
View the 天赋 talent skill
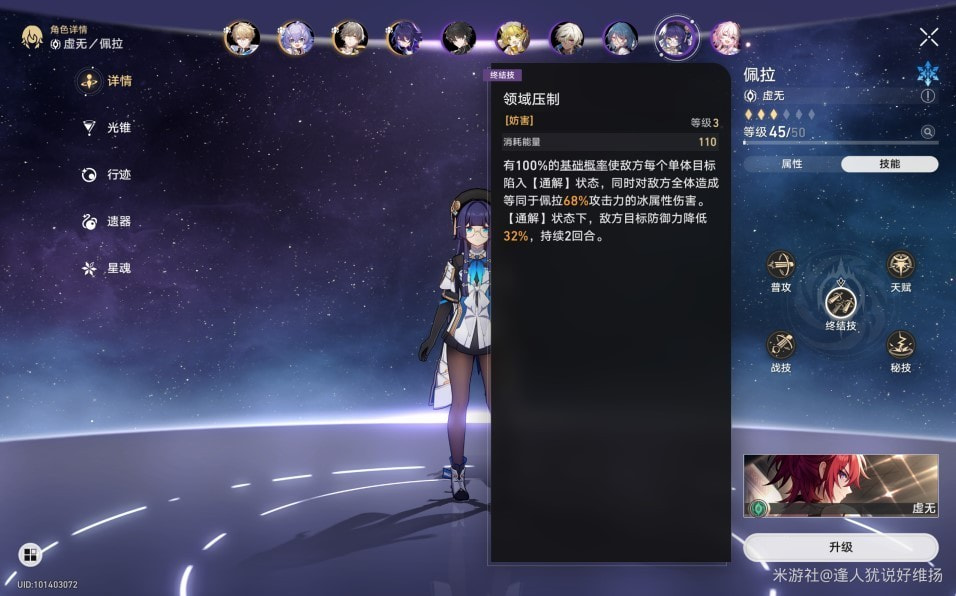point(900,267)
